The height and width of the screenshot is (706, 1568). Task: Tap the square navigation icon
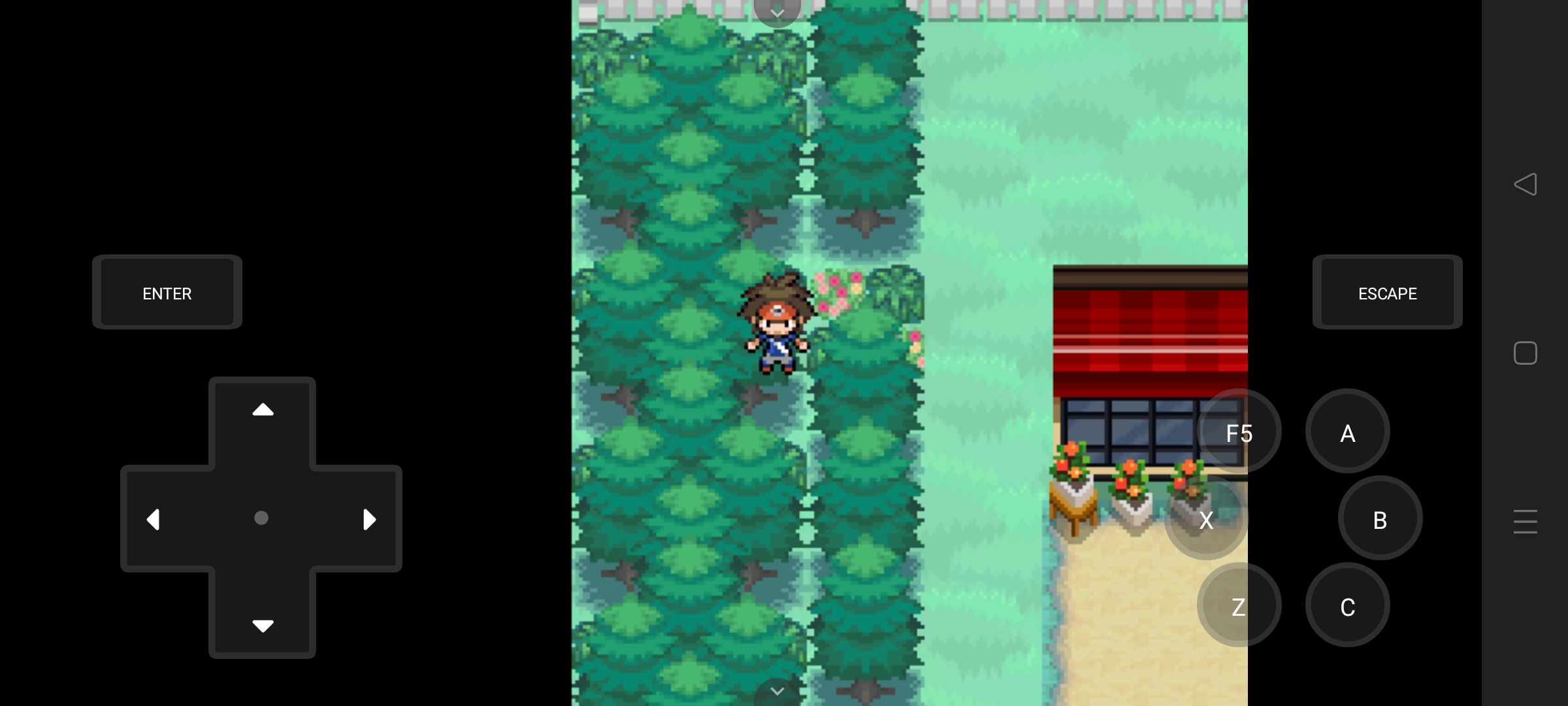point(1526,353)
